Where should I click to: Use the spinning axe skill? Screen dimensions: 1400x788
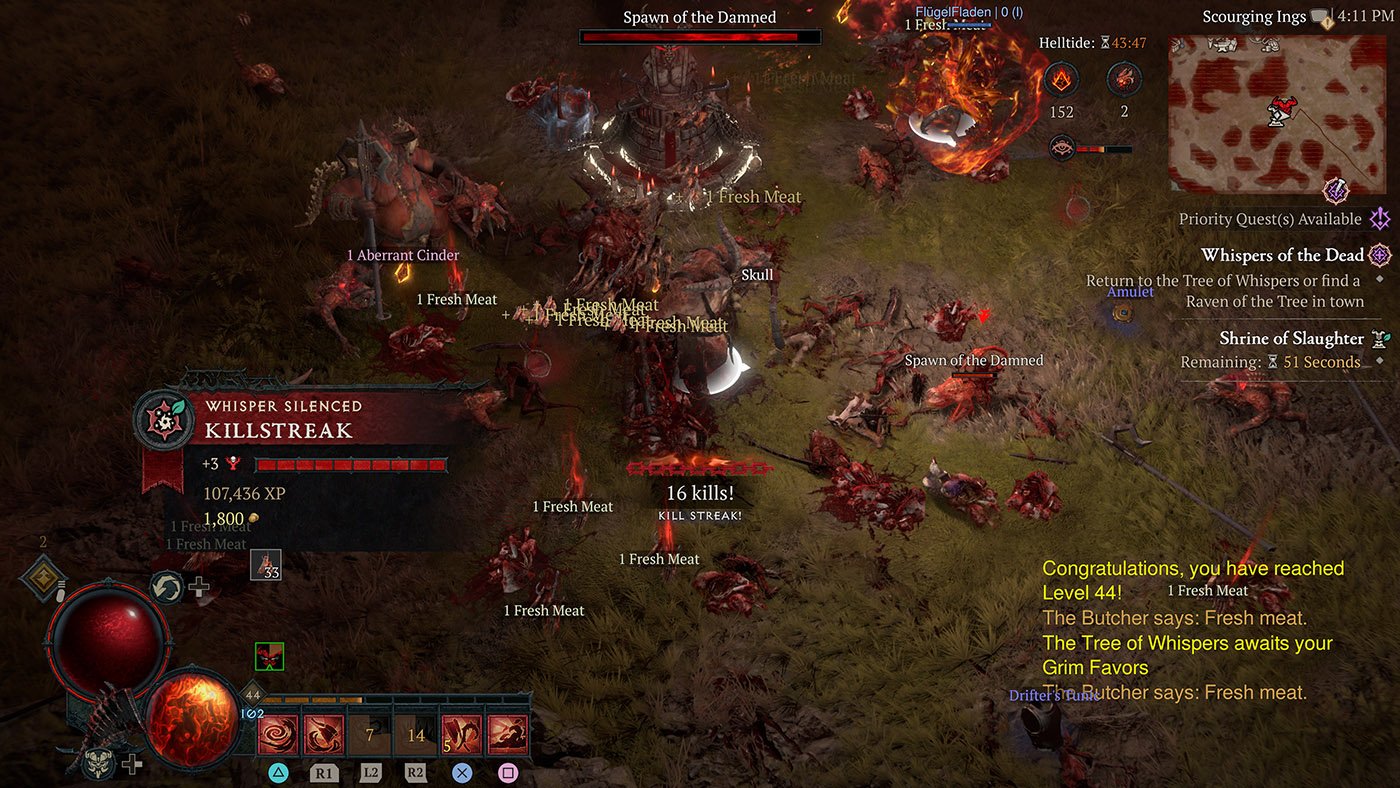point(322,735)
